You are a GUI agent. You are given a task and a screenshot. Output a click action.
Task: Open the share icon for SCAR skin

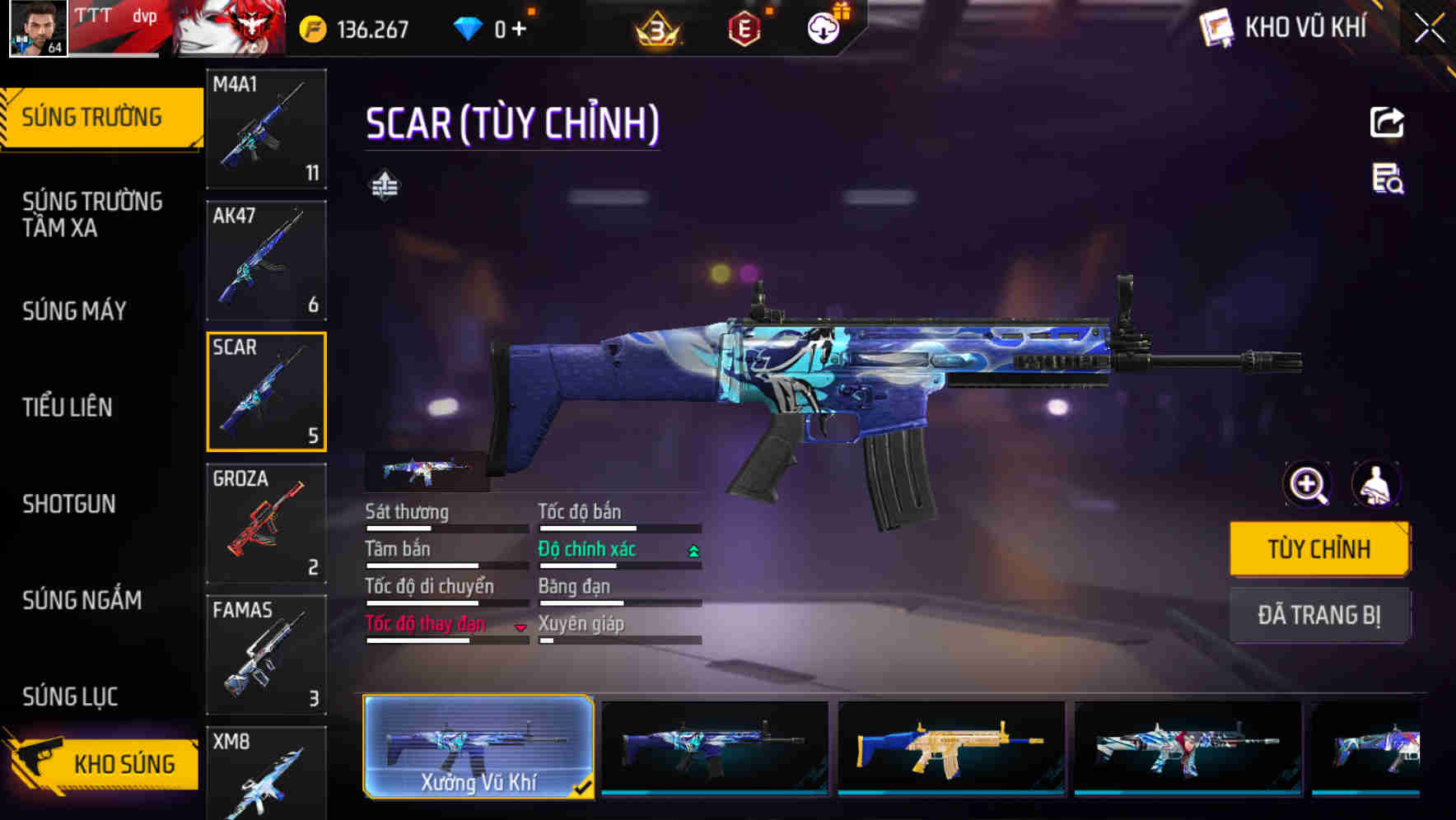point(1386,122)
